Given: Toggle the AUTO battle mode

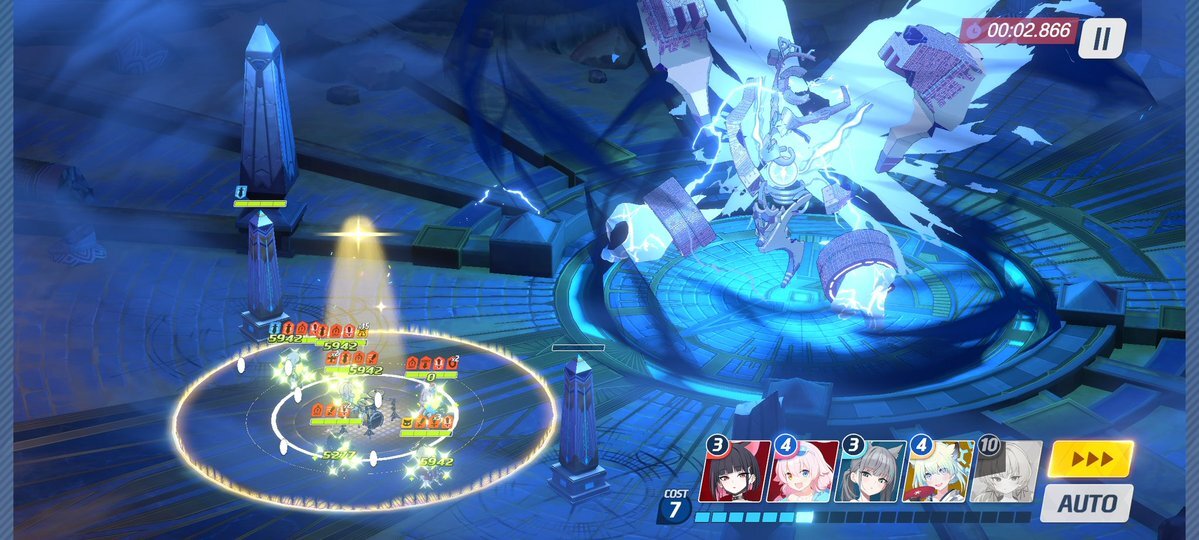Looking at the screenshot, I should 1087,502.
